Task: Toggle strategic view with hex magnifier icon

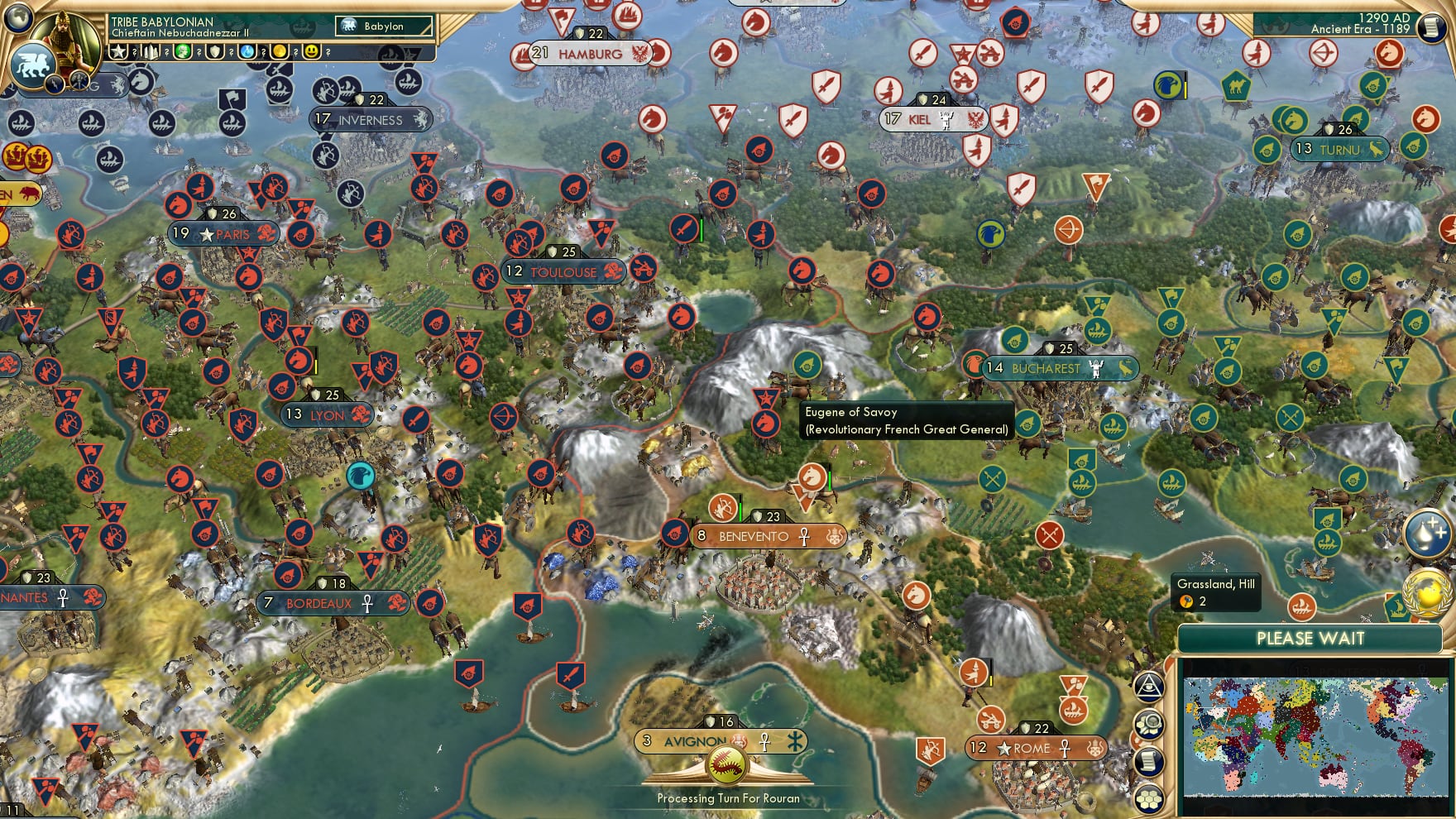Action: click(1150, 722)
